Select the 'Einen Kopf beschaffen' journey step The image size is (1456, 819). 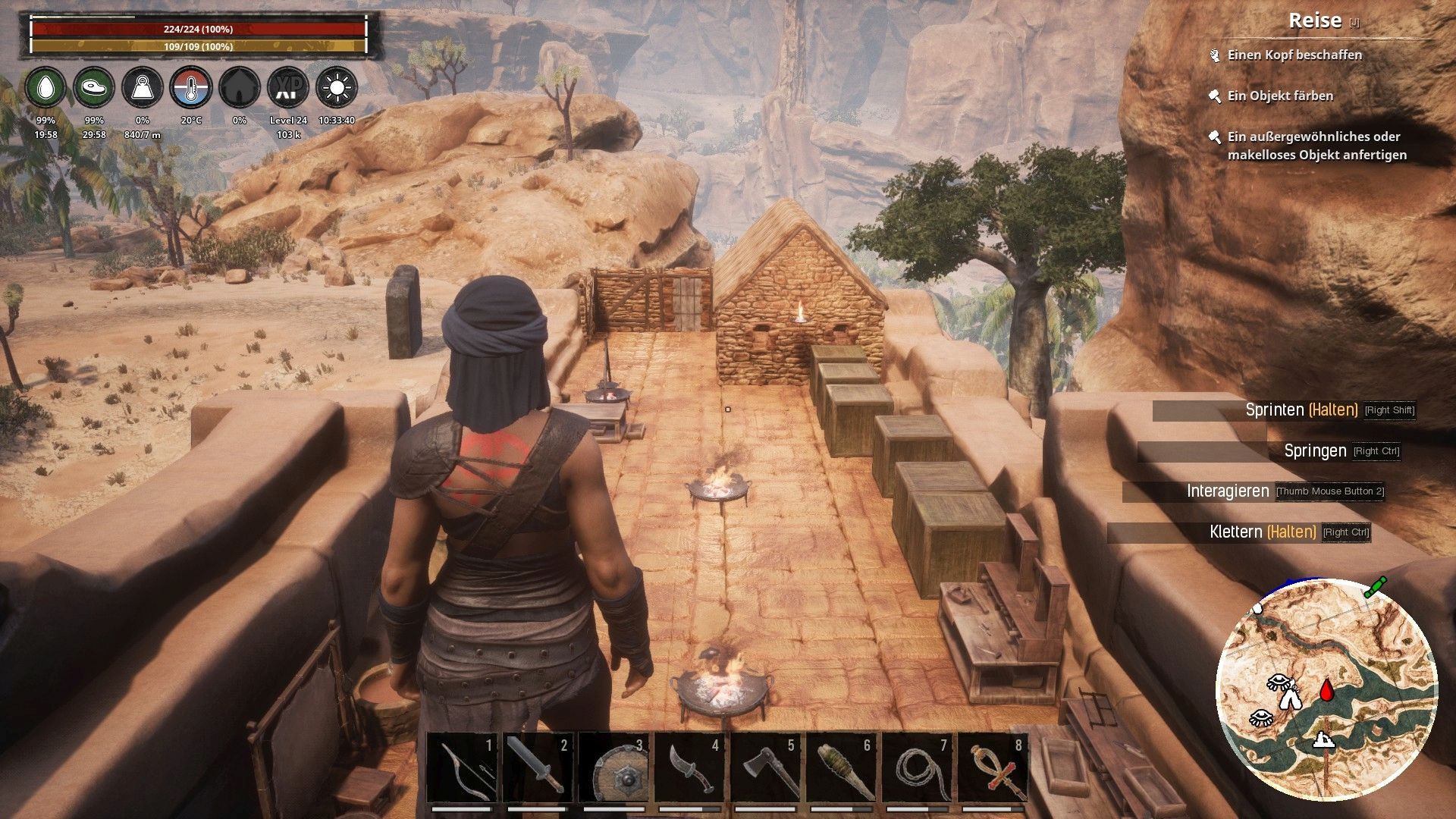pyautogui.click(x=1294, y=55)
